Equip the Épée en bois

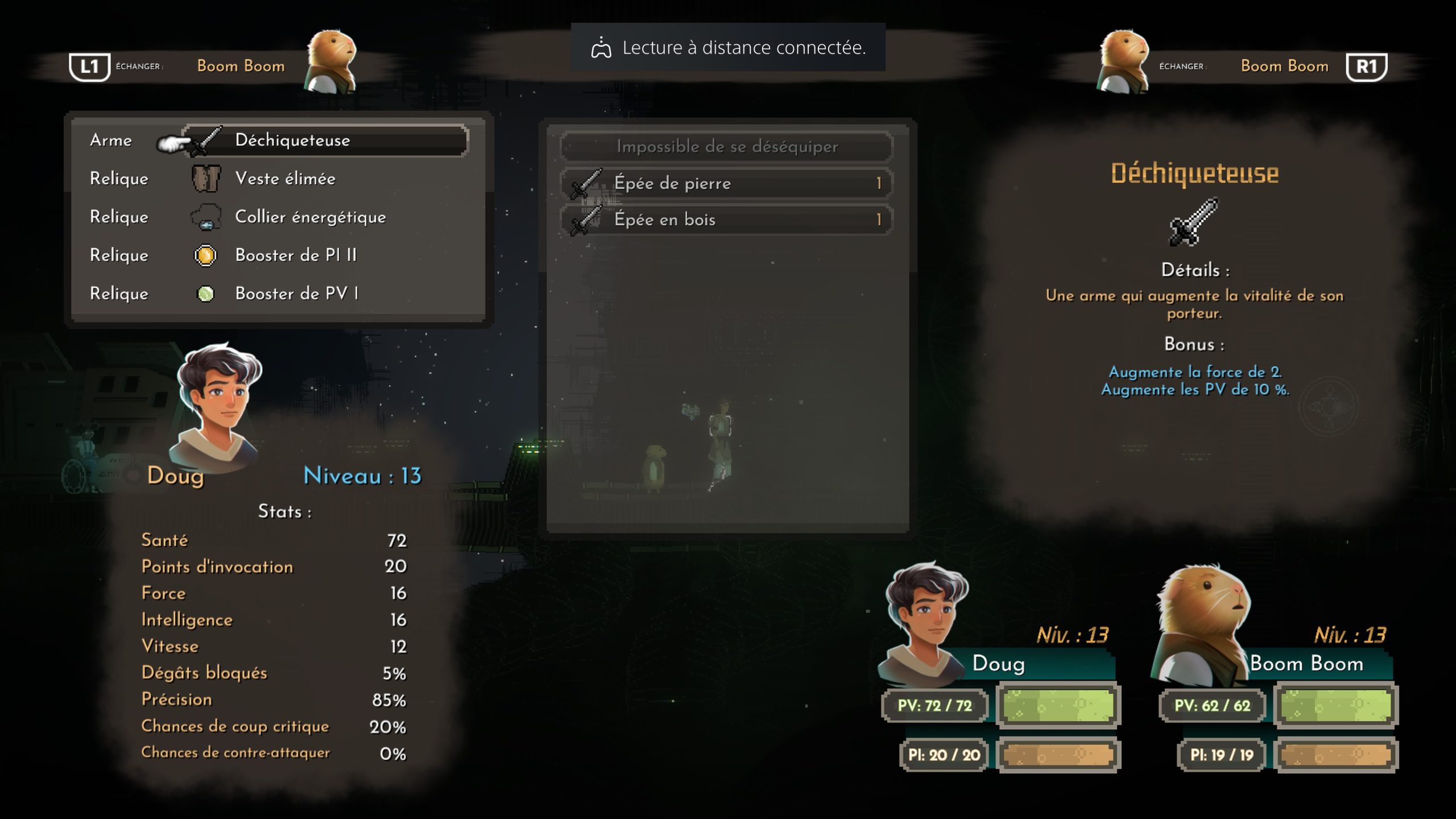tap(726, 220)
